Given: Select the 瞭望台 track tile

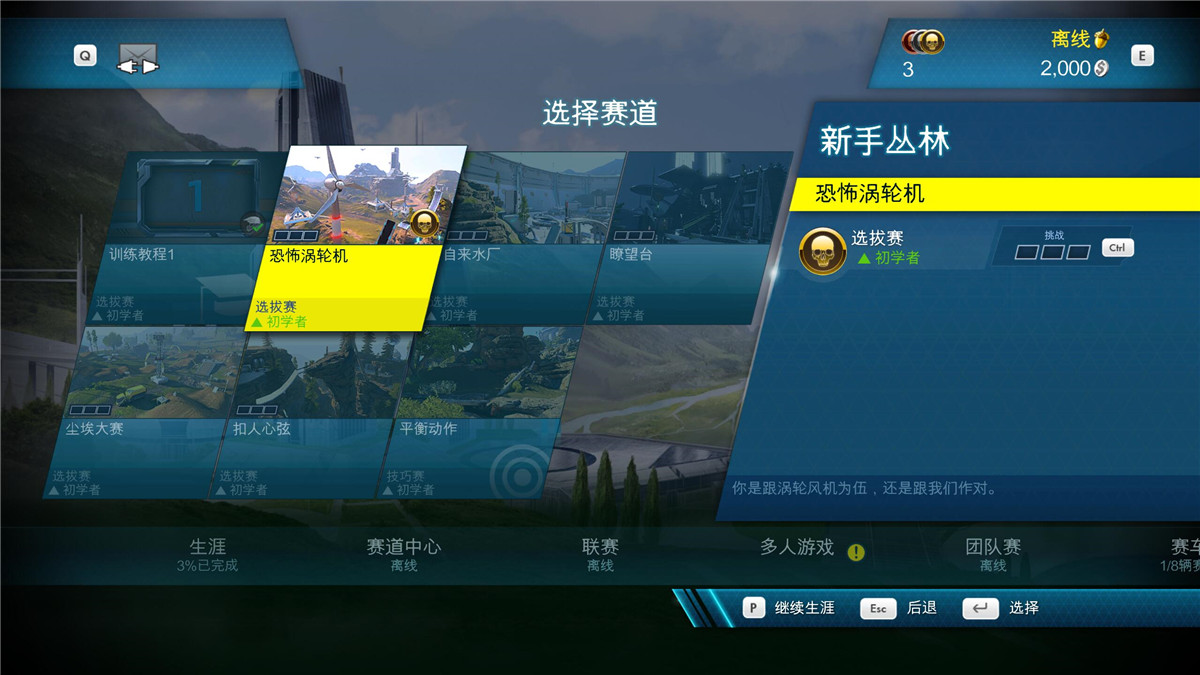Looking at the screenshot, I should tap(690, 238).
